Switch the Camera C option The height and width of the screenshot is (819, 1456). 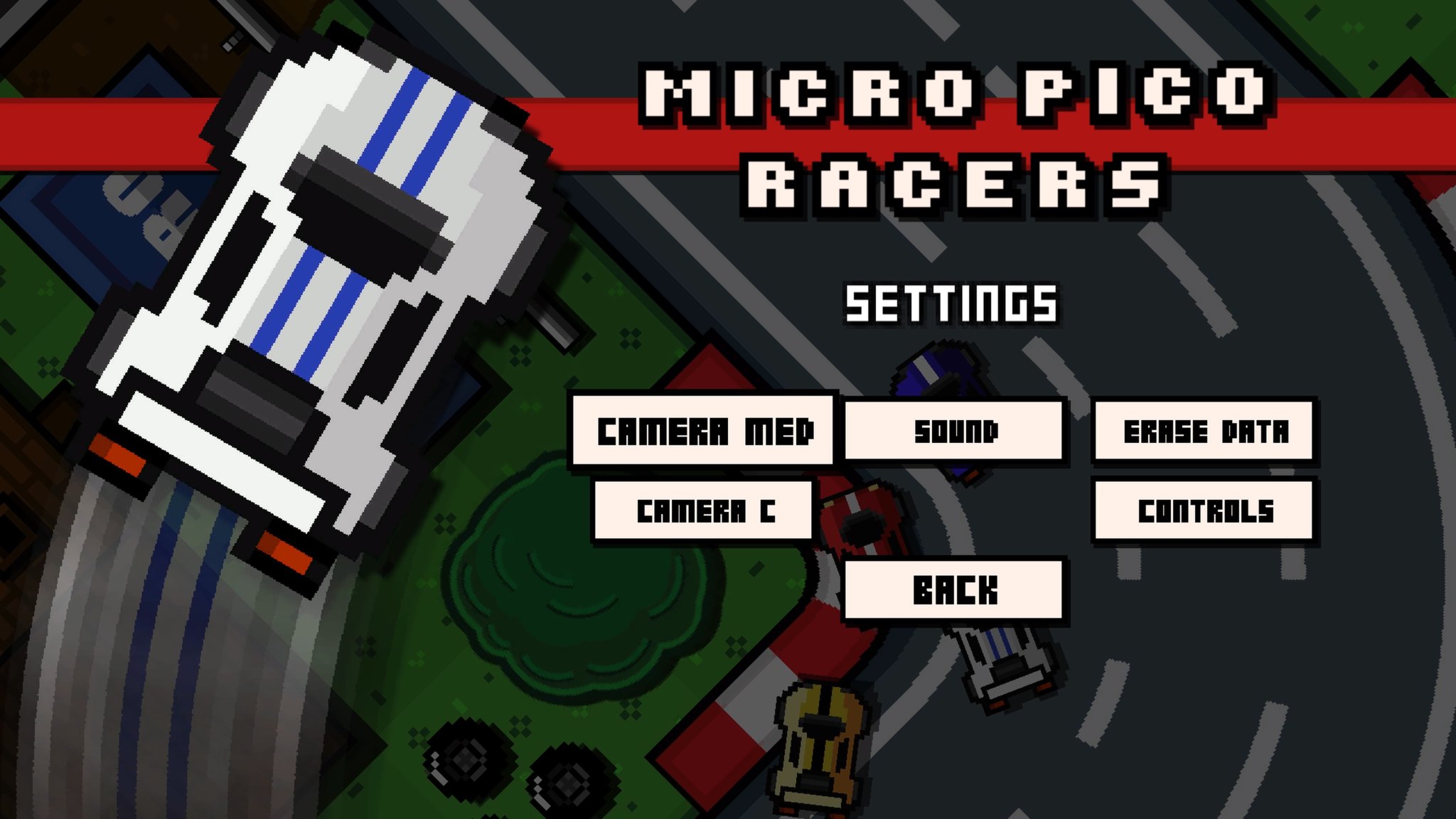pyautogui.click(x=704, y=510)
